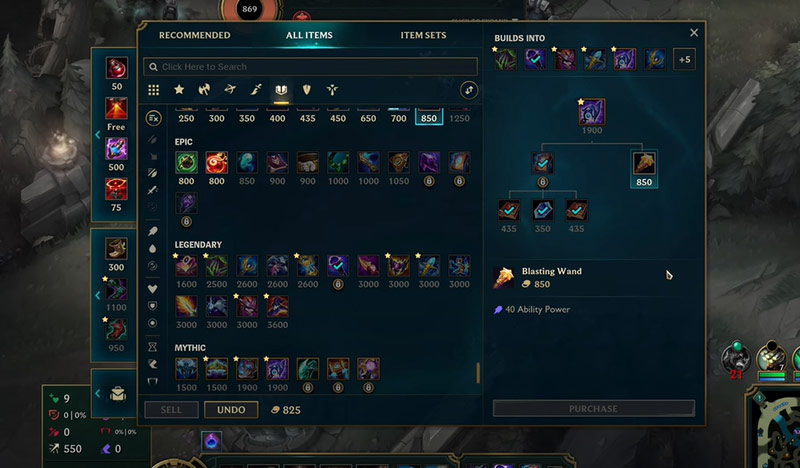Select the 1900 gold item atop the build tree
Image resolution: width=800 pixels, height=468 pixels.
[x=593, y=113]
